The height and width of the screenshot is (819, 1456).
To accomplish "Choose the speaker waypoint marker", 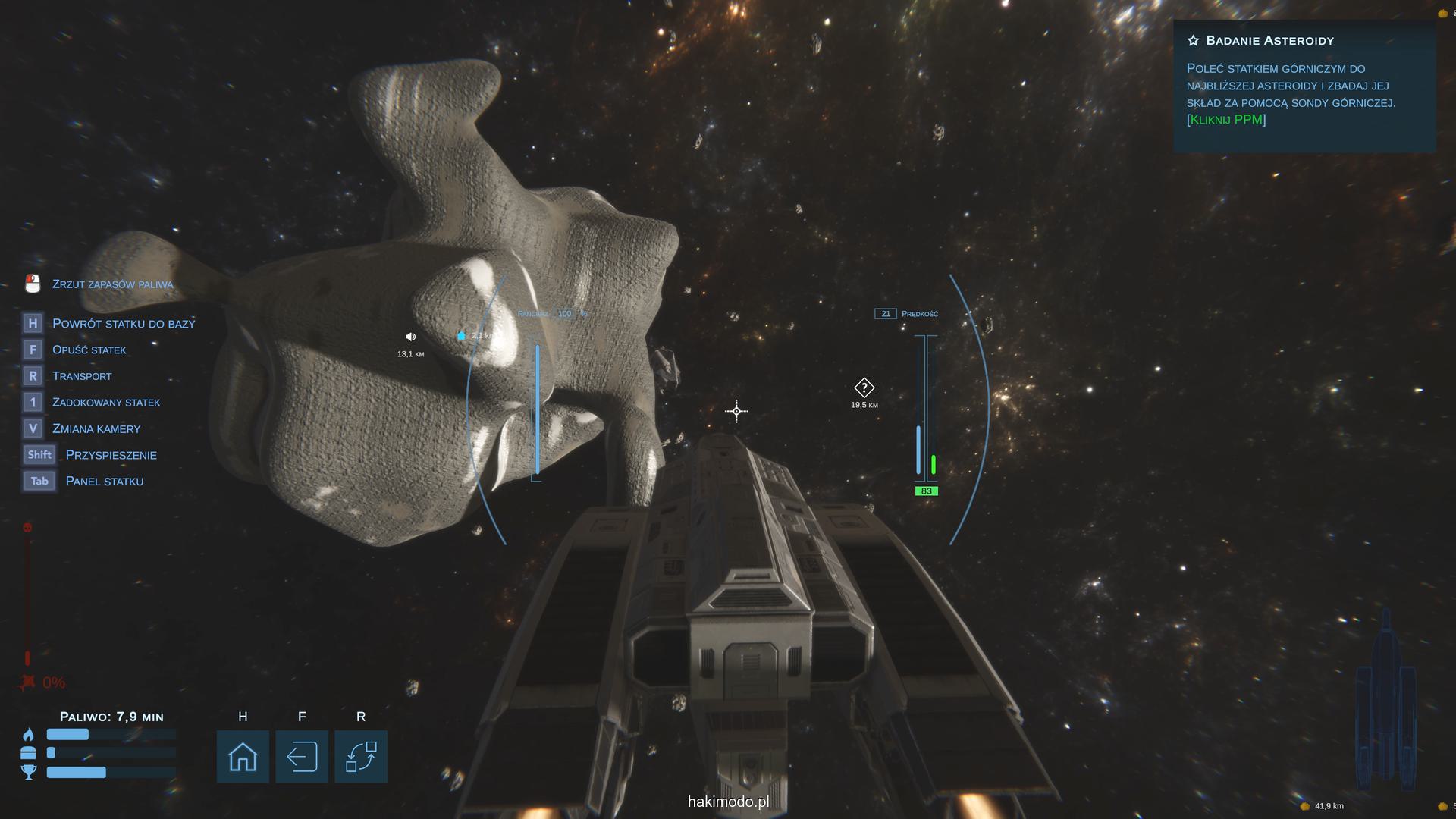I will point(410,337).
